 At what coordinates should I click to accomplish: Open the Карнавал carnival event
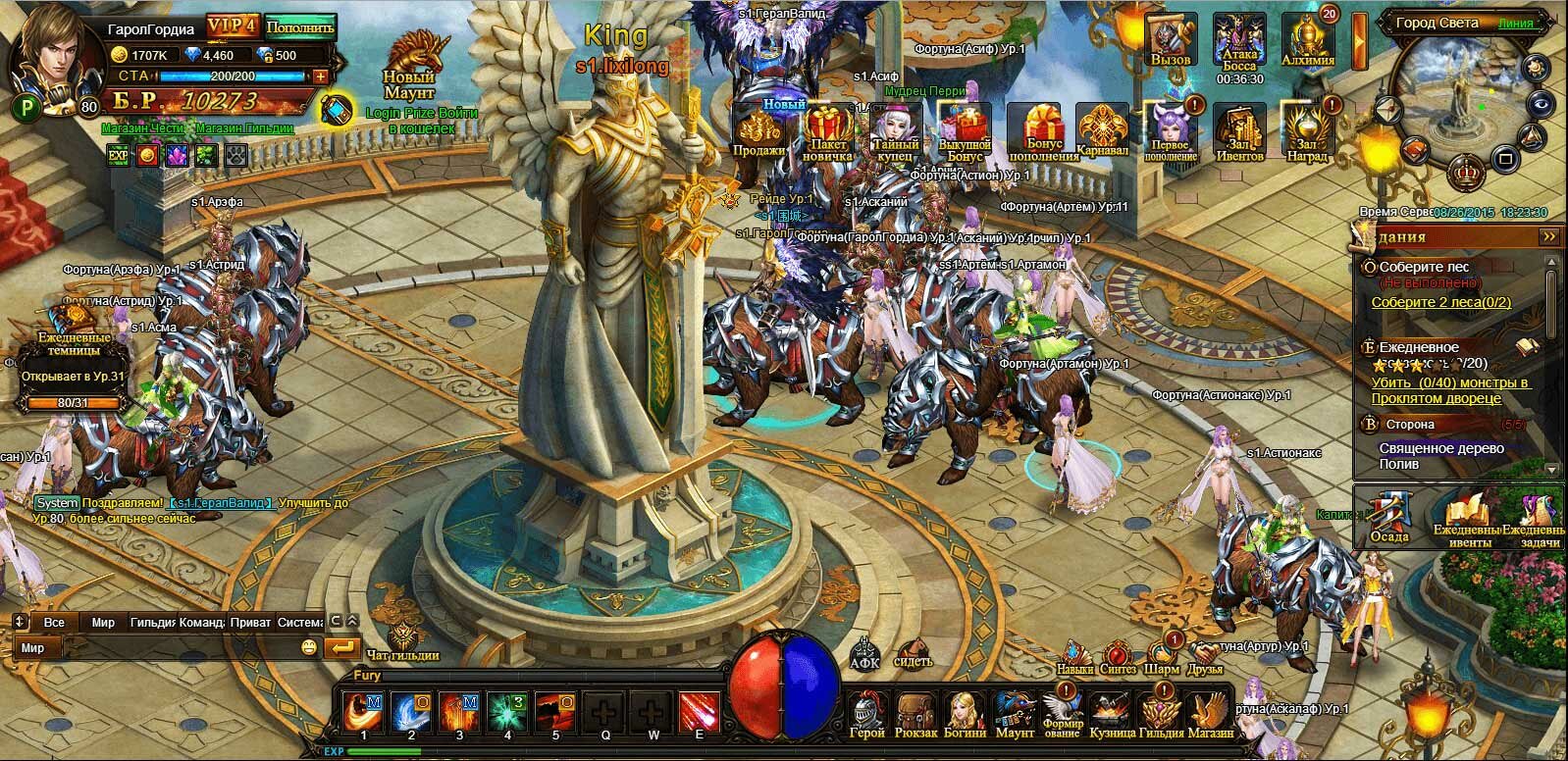tap(1102, 130)
